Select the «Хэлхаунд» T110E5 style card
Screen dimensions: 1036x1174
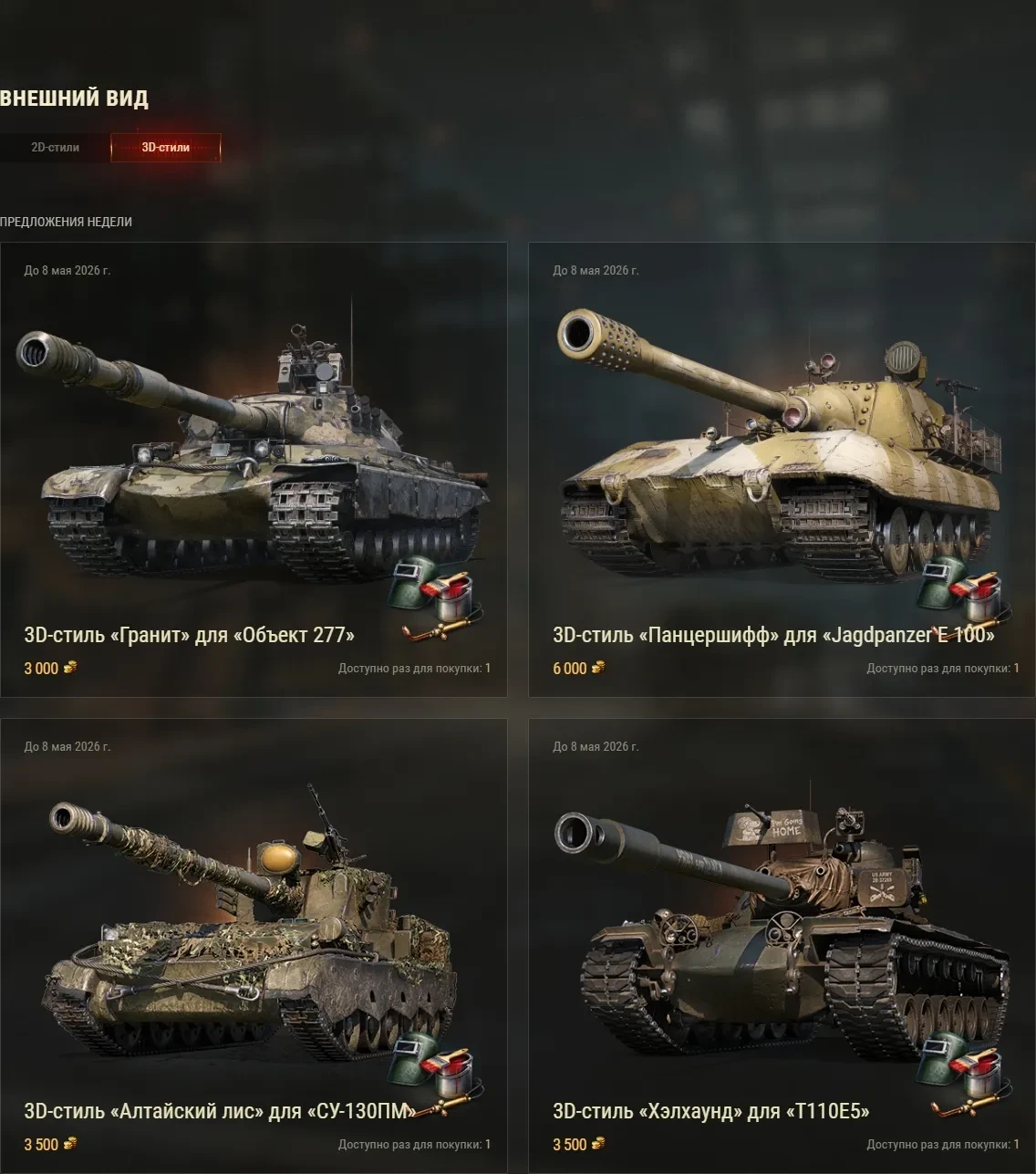(782, 945)
